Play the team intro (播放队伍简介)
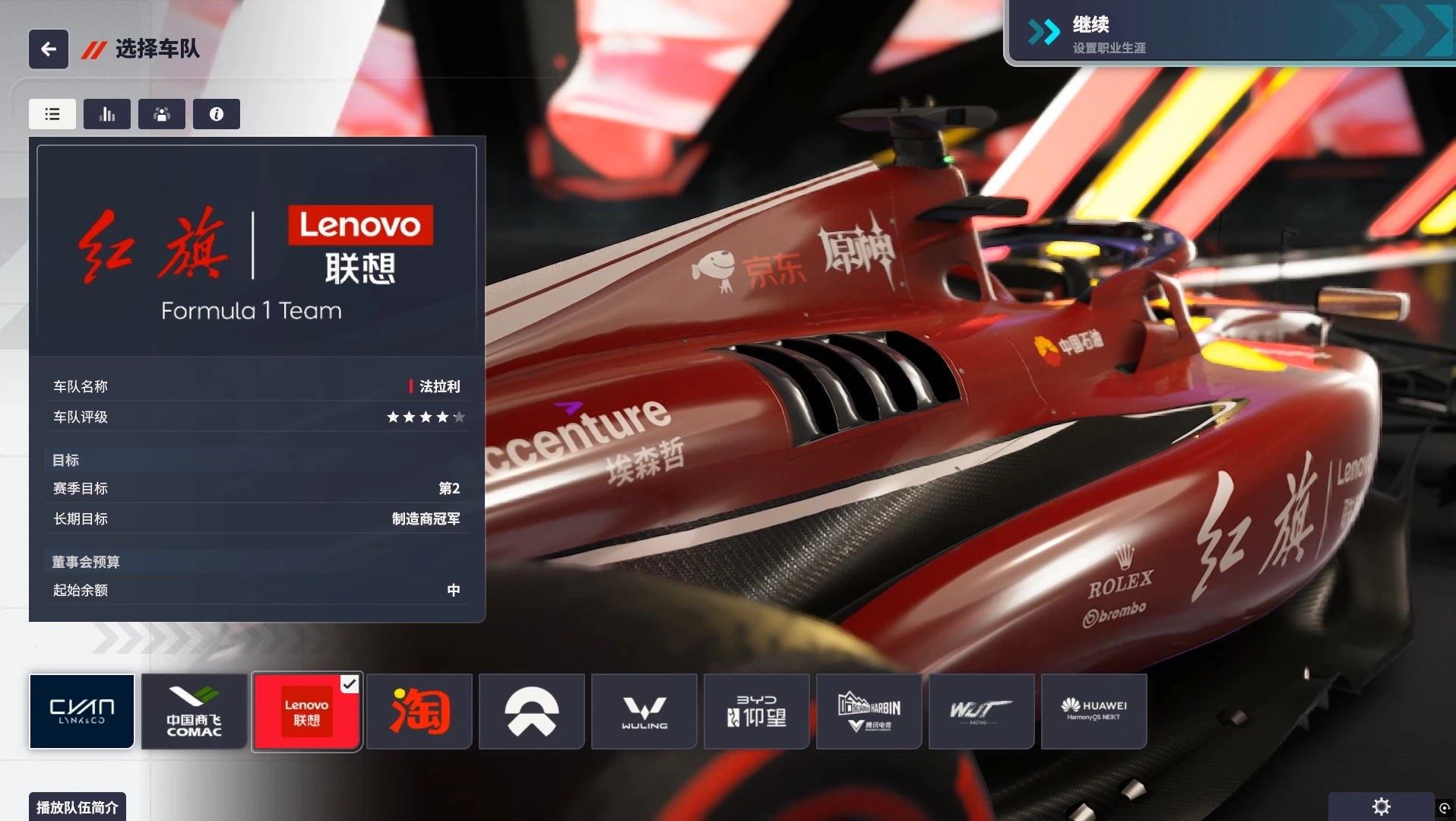The height and width of the screenshot is (821, 1456). (78, 807)
